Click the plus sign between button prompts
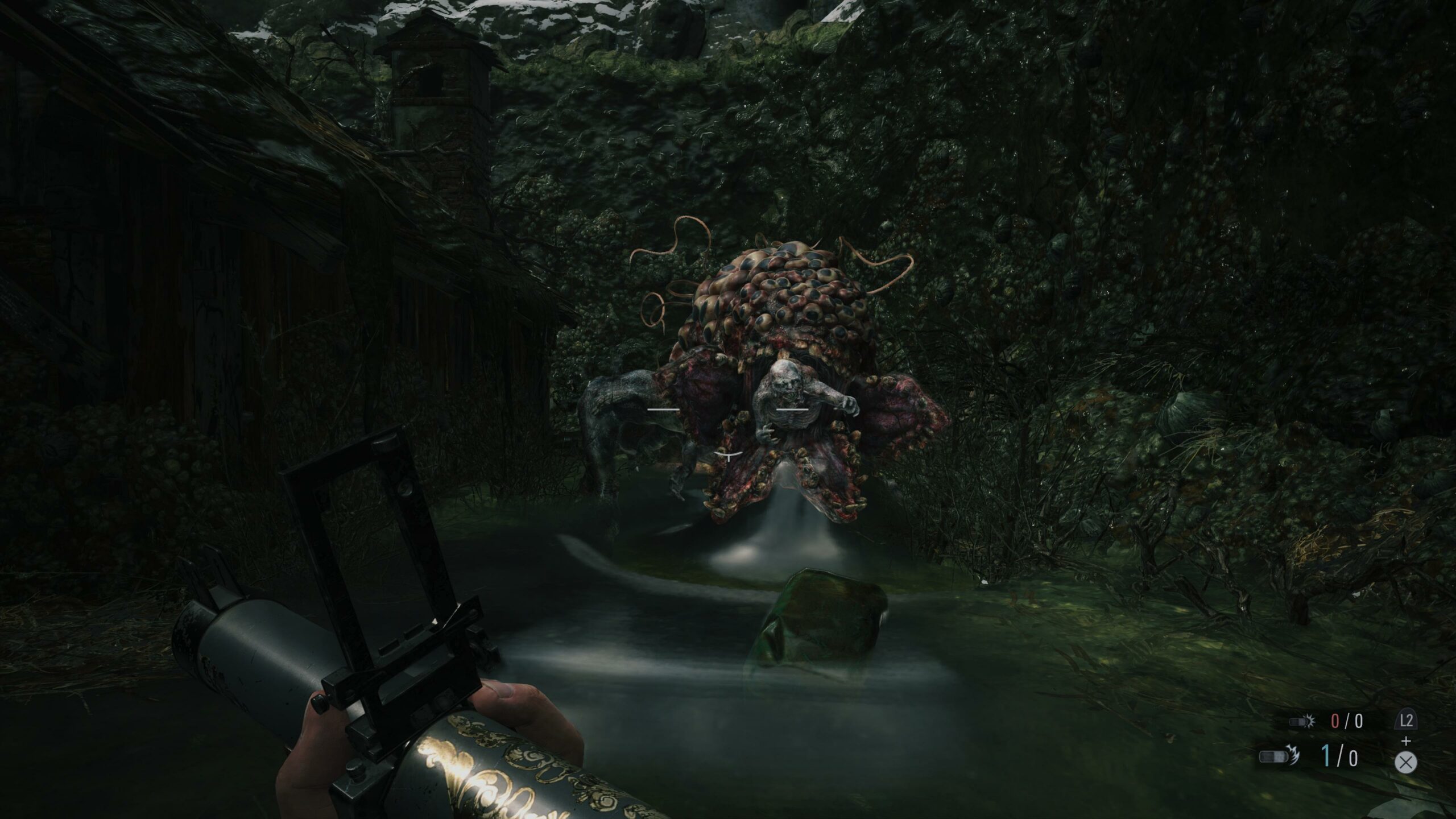The height and width of the screenshot is (819, 1456). click(x=1406, y=741)
